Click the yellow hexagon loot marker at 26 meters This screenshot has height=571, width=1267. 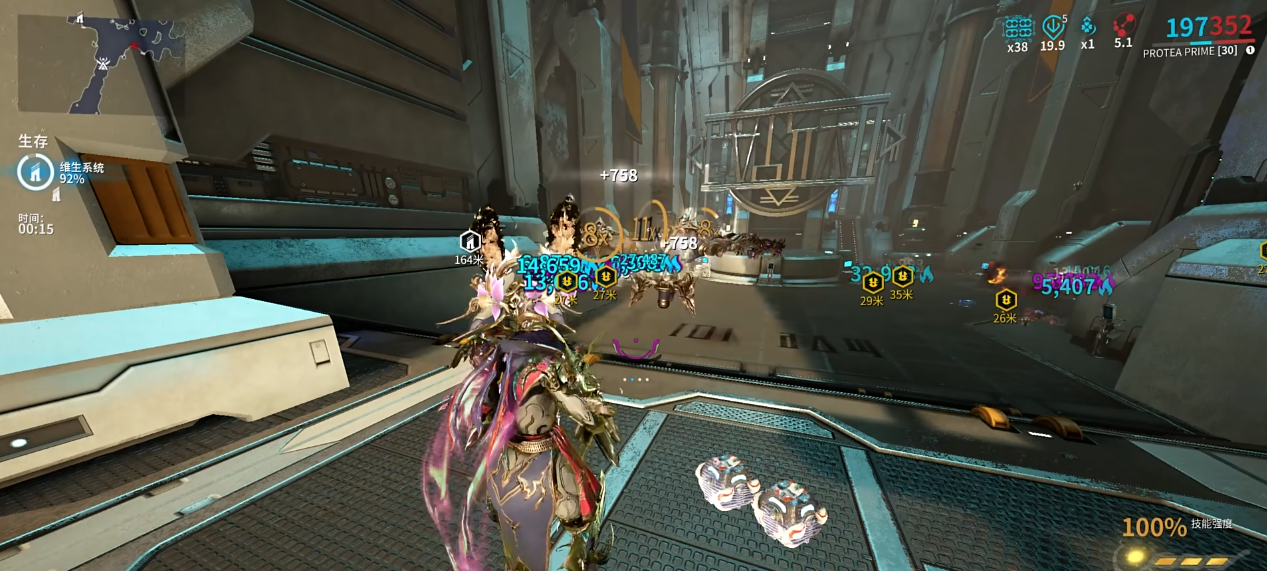(x=1006, y=299)
